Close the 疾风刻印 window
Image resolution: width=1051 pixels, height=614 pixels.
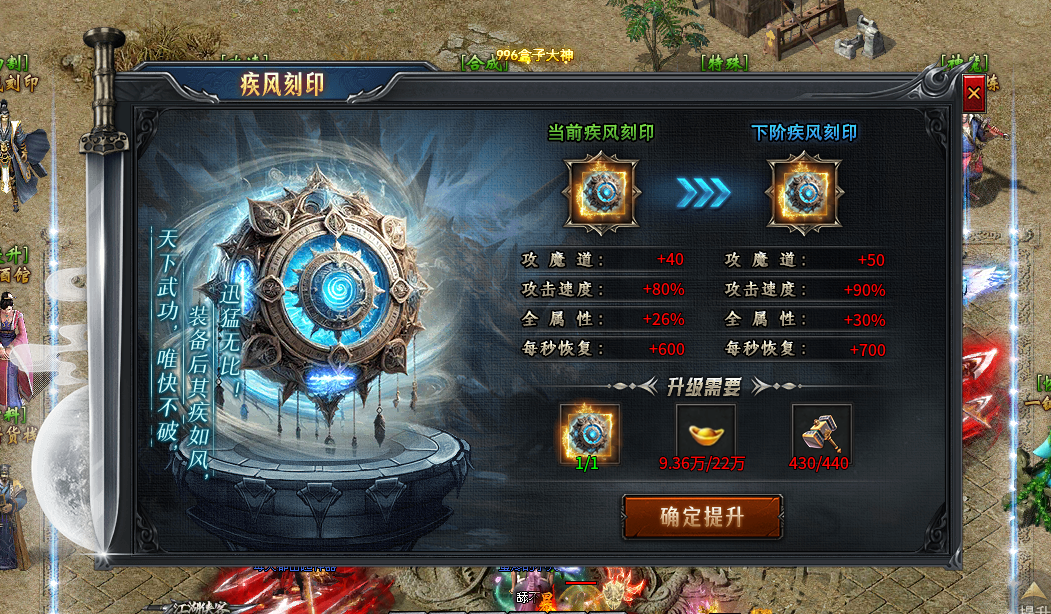pos(974,94)
